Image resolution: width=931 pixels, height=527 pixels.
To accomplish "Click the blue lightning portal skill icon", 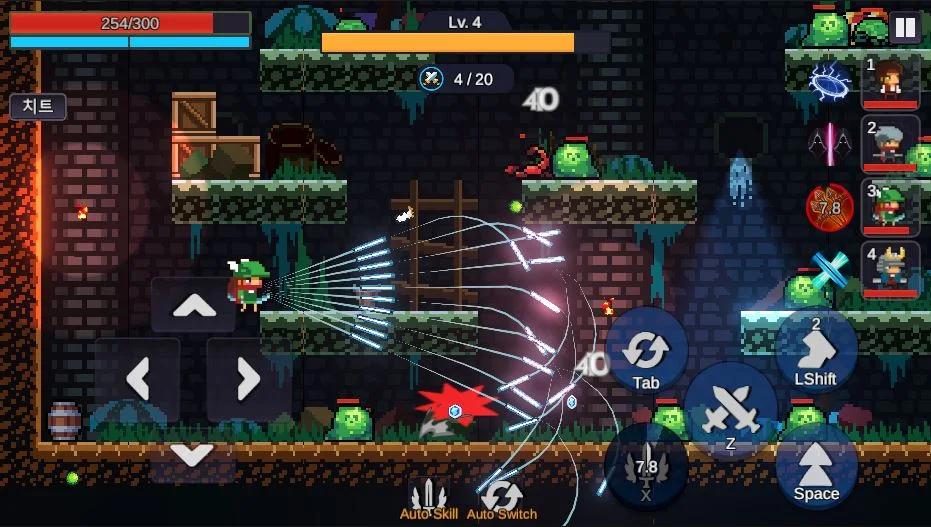I will (829, 80).
